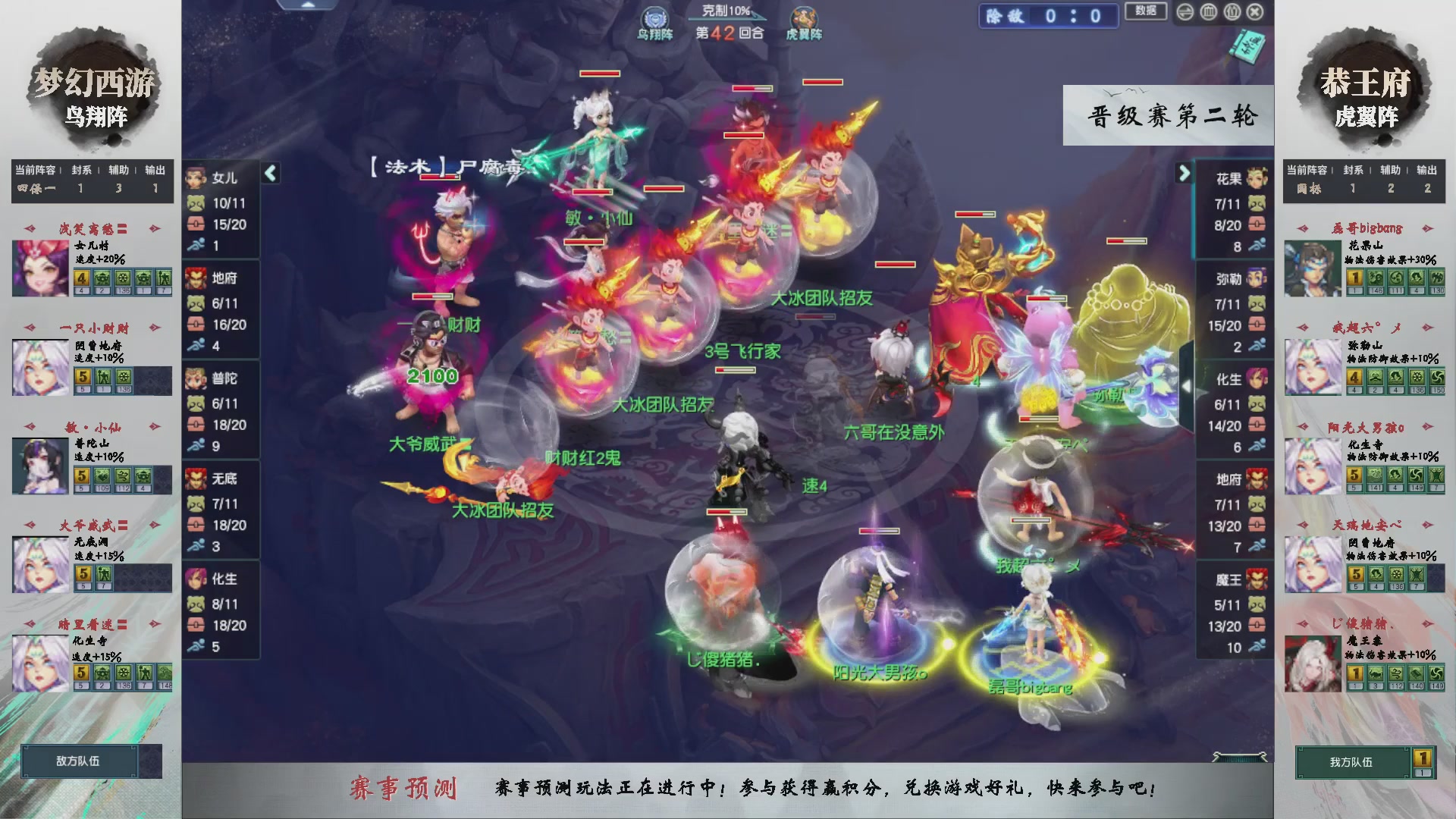Viewport: 1456px width, 819px height.
Task: Click the 除敌 0:0 score display
Action: (x=1048, y=16)
